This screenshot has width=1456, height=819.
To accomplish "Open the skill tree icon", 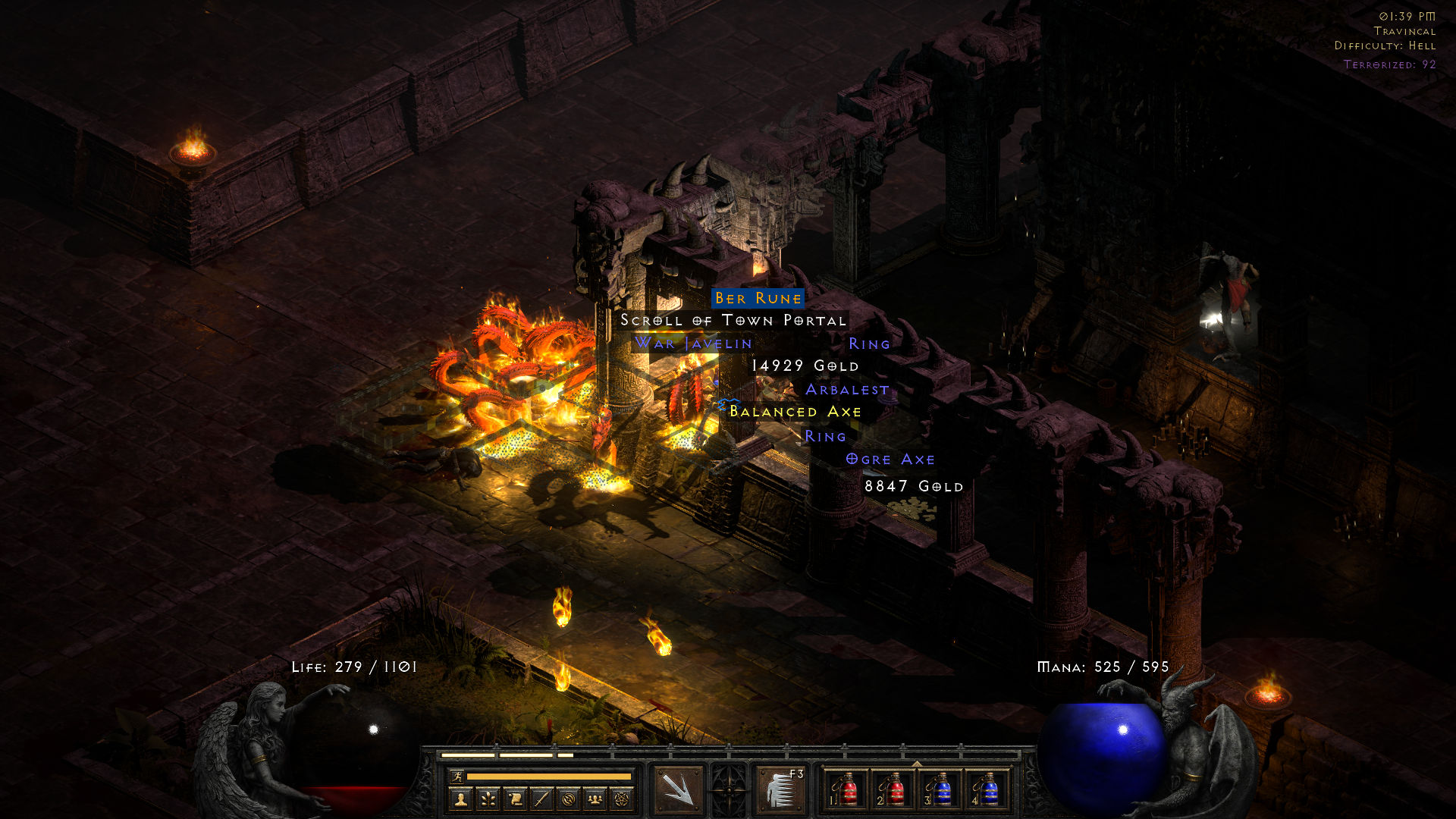I will pos(488,799).
